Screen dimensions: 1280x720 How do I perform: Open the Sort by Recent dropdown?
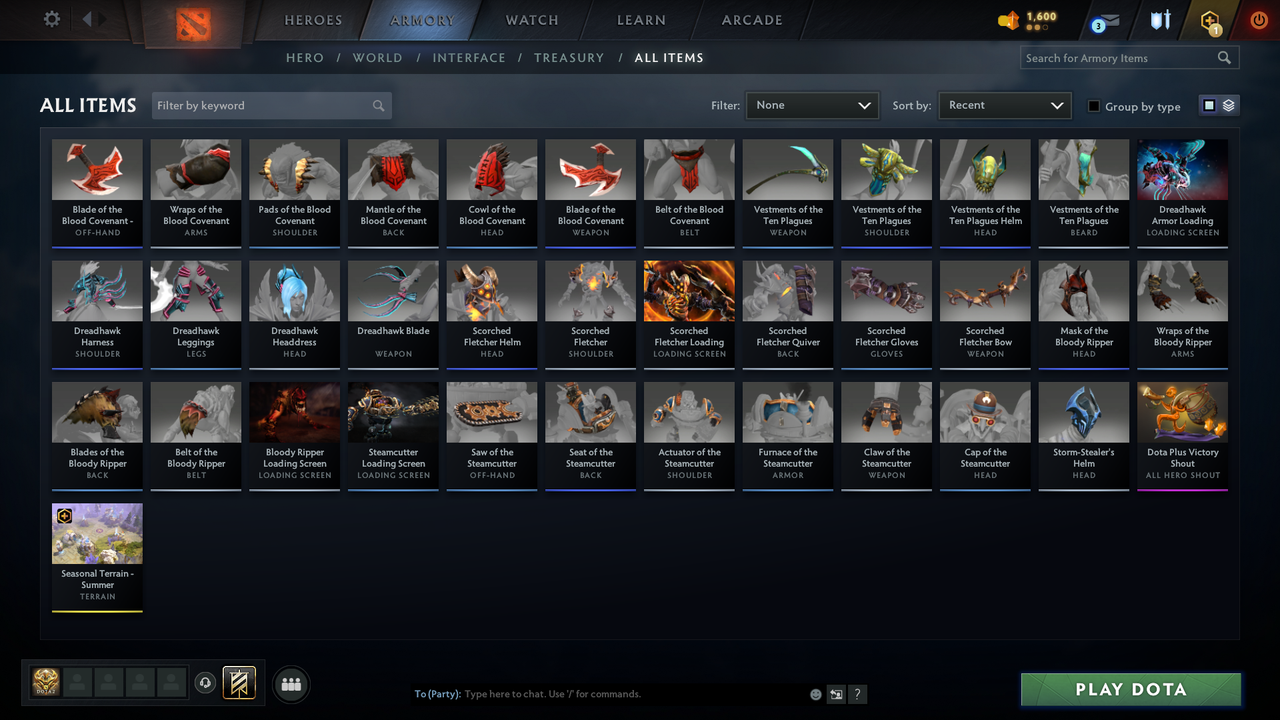point(1004,105)
